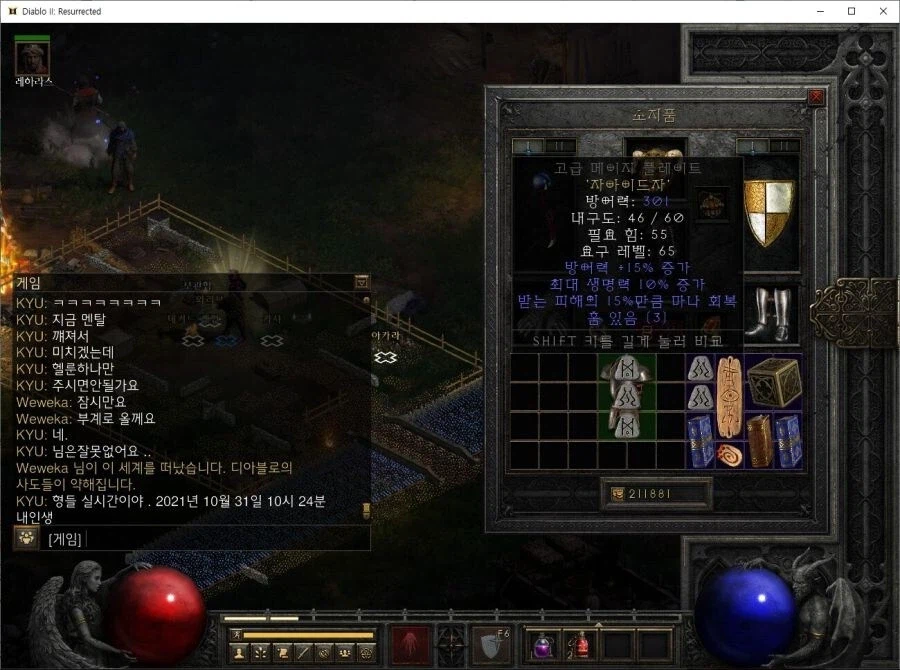Click the rightmost gear icon in mini menu

click(367, 653)
